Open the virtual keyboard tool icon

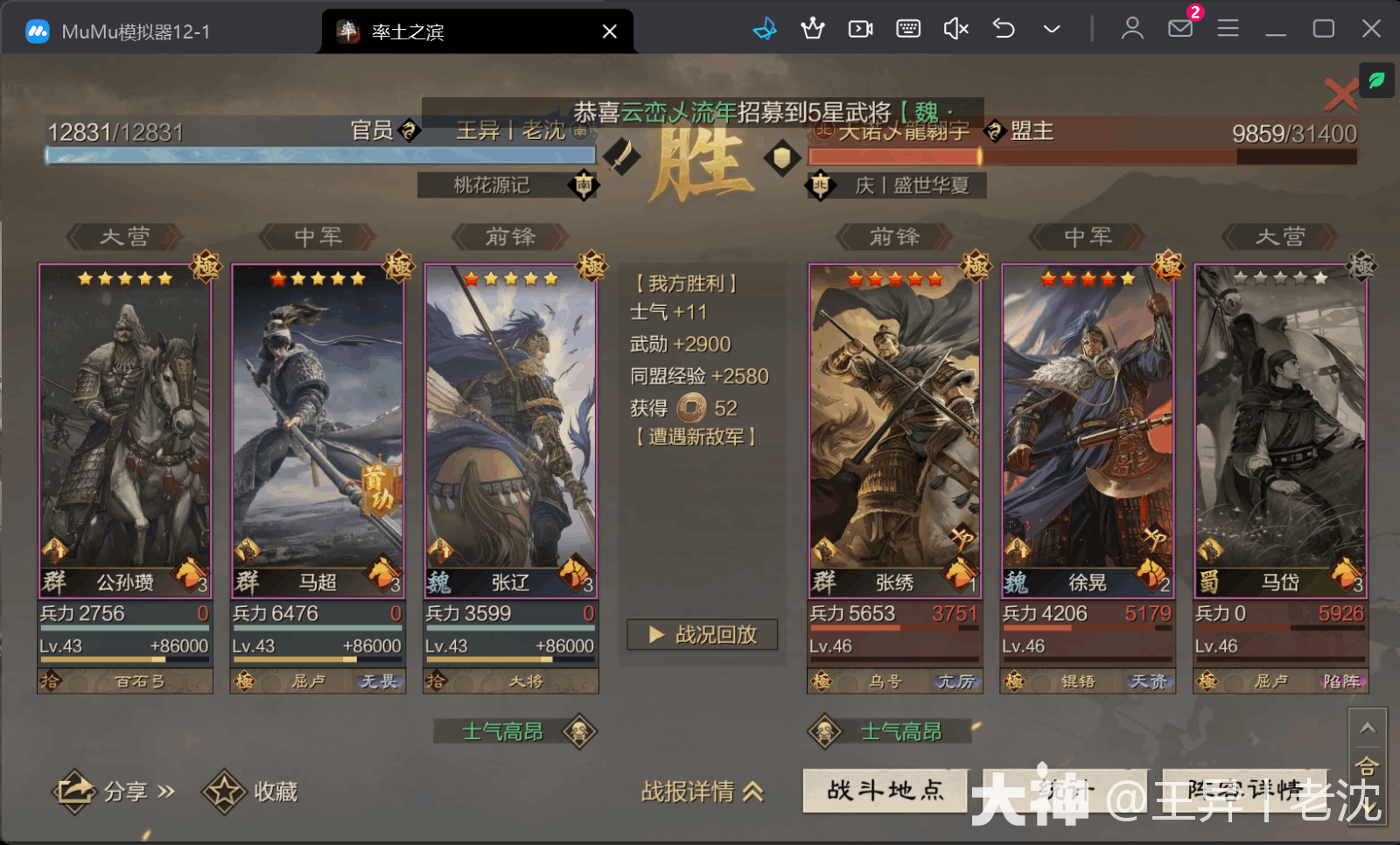[x=908, y=29]
